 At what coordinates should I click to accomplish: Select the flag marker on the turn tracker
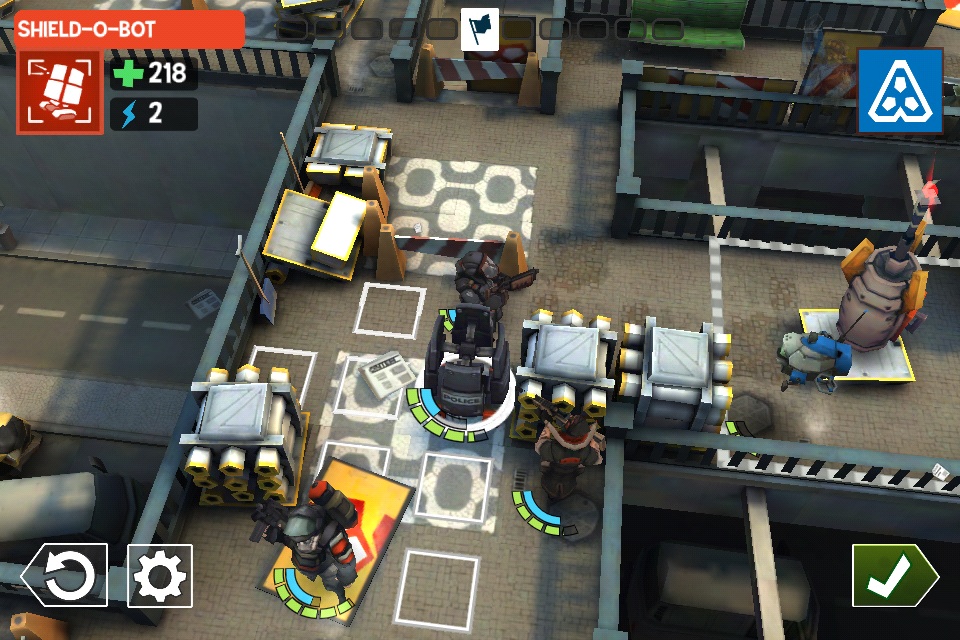[480, 28]
